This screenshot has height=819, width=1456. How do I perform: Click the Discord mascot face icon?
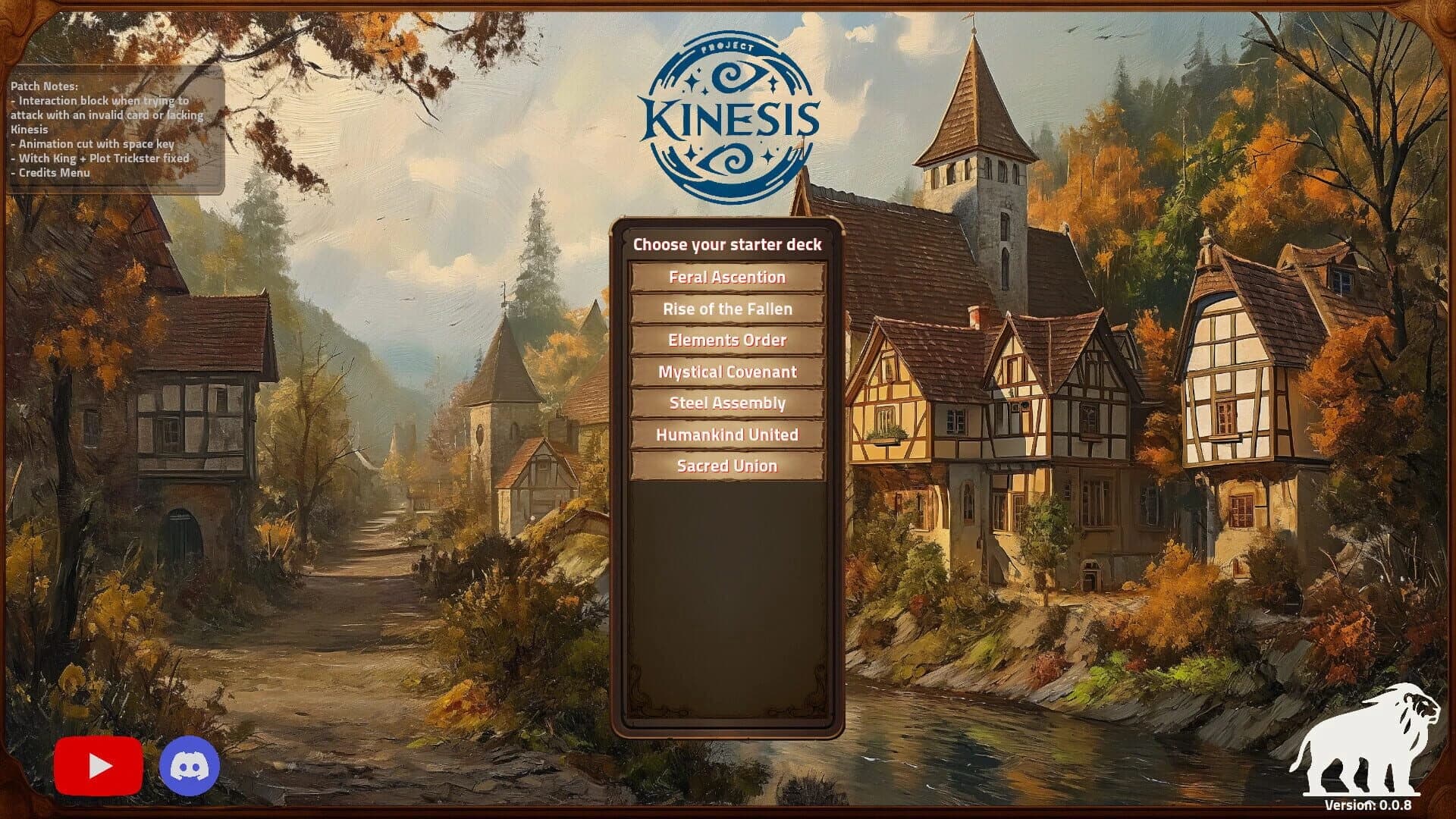click(x=190, y=764)
